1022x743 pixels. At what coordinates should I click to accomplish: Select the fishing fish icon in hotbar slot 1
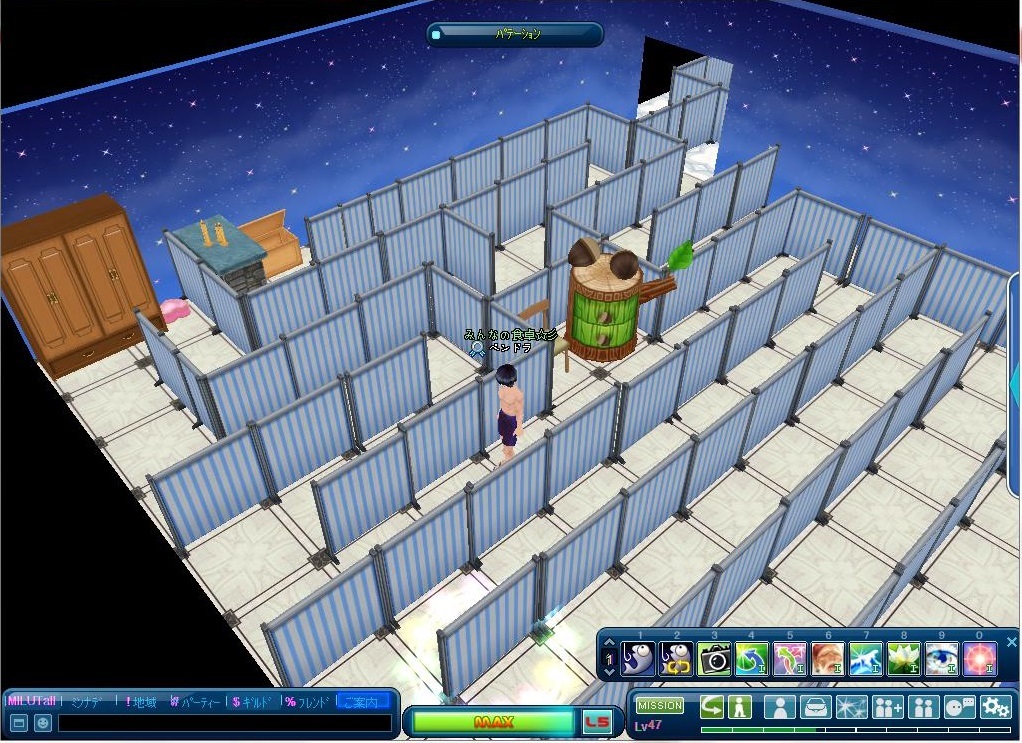637,658
